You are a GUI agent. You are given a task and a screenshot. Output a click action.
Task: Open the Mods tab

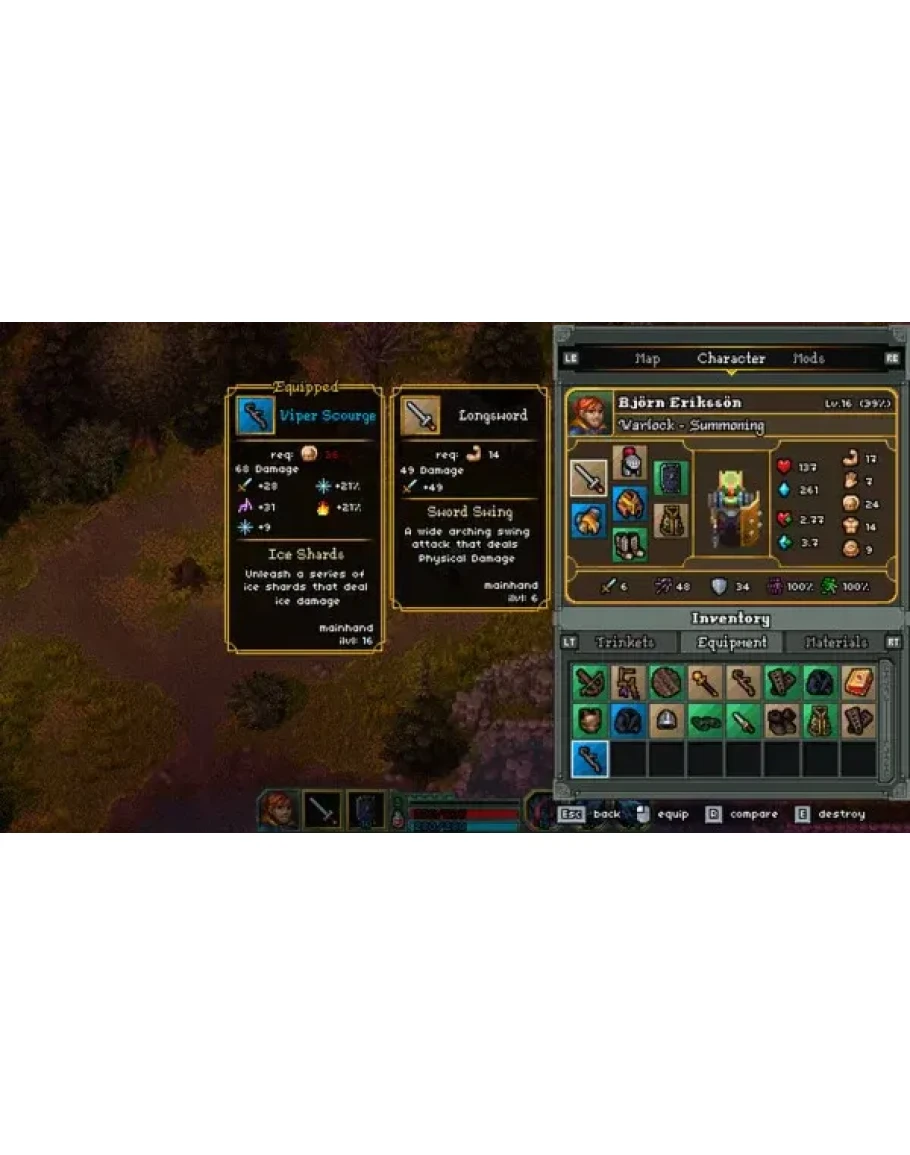tap(808, 359)
